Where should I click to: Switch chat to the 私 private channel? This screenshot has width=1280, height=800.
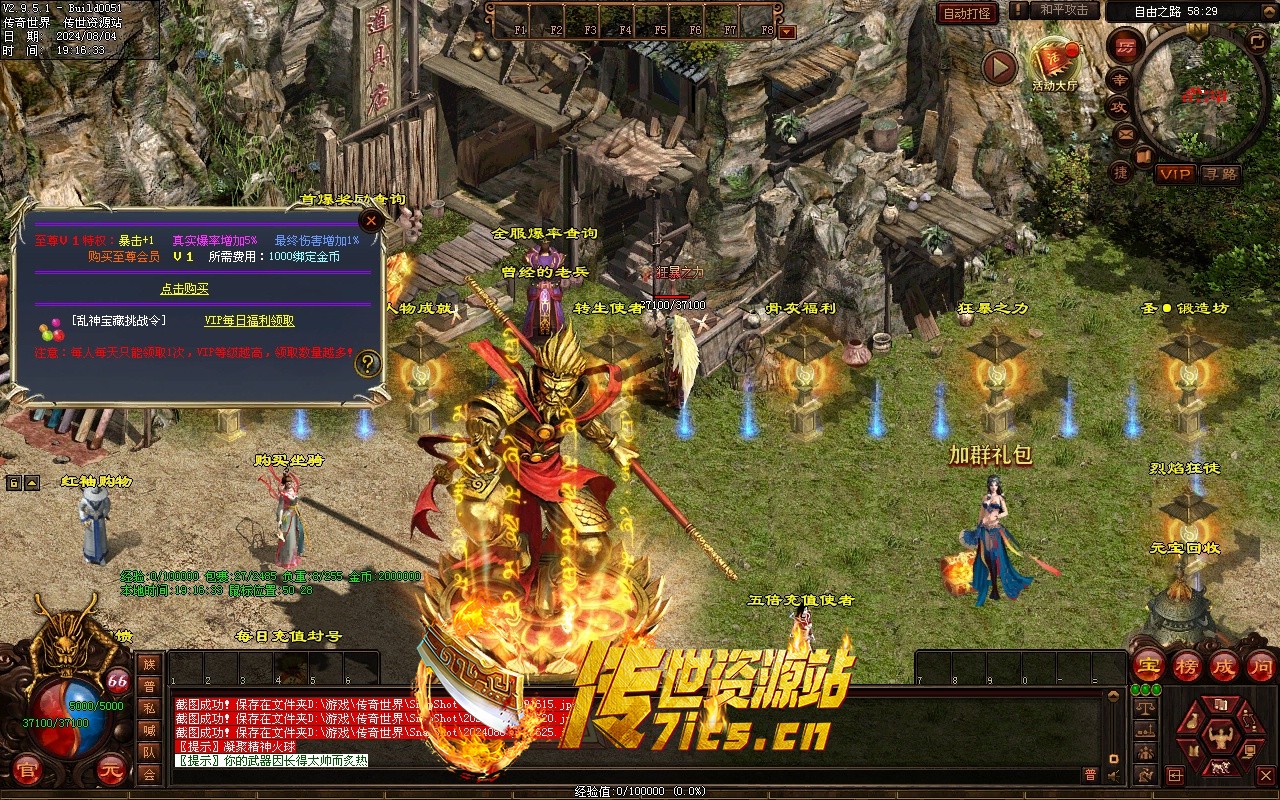[149, 708]
